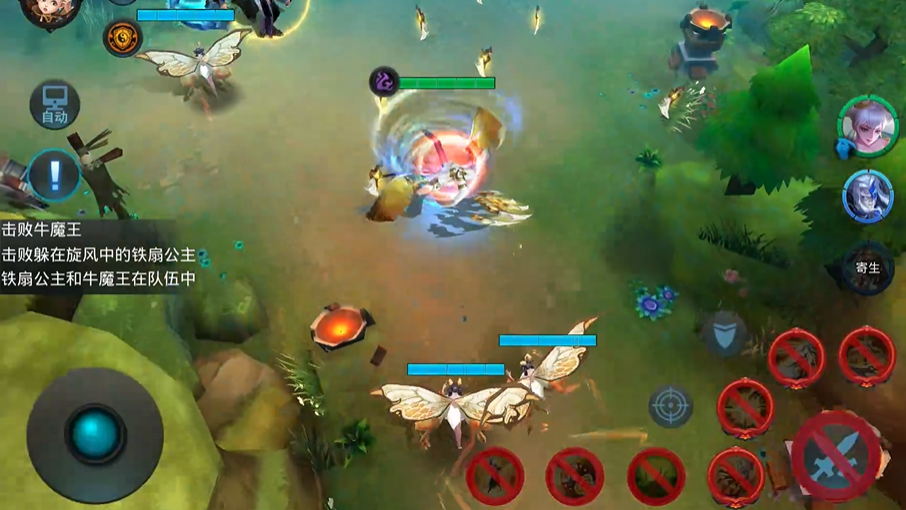Open the quest objectives tracker panel
Screen dimensions: 906x510
[98, 255]
